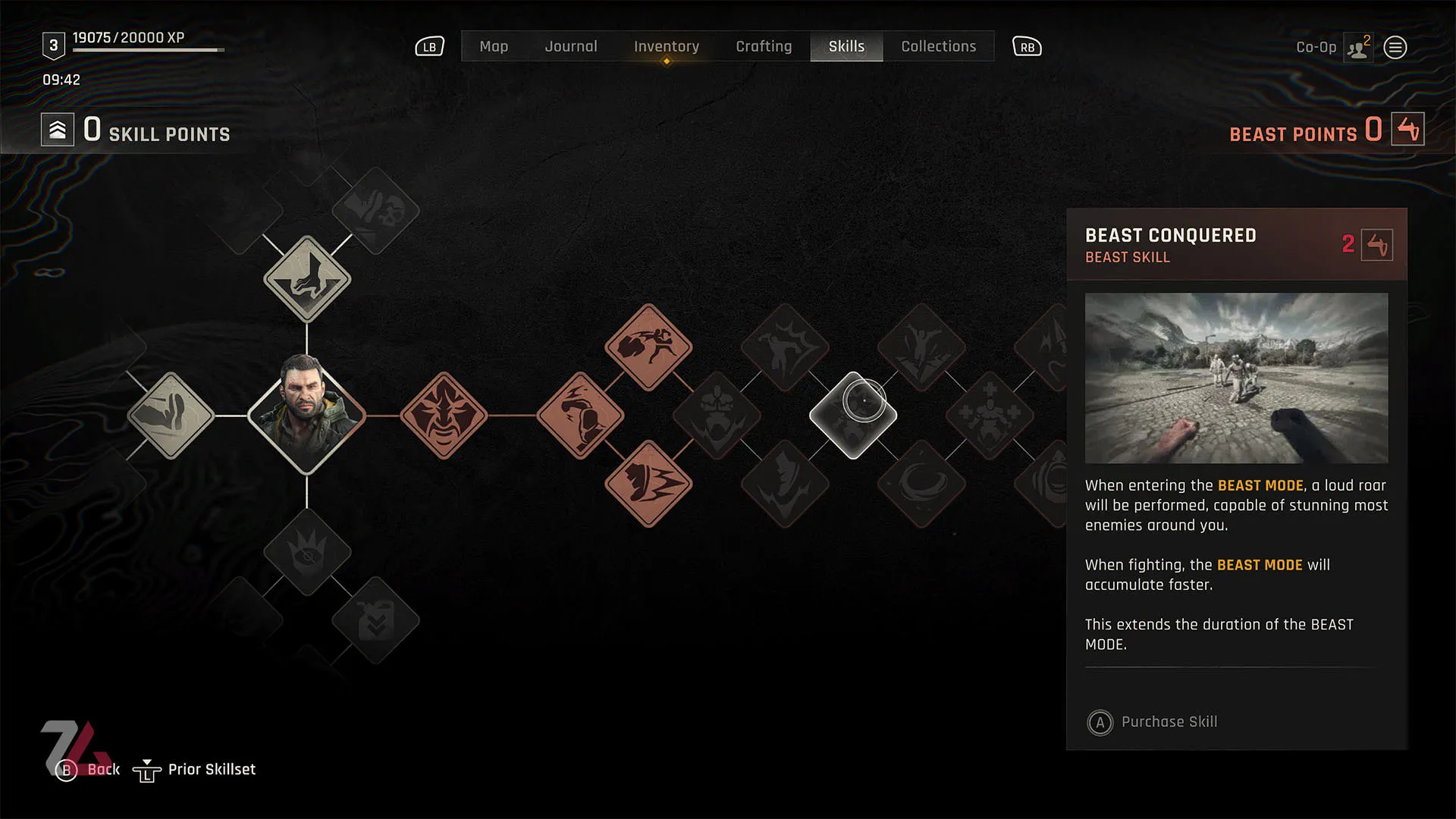
Task: Click the jerrycan skill node
Action: [377, 620]
